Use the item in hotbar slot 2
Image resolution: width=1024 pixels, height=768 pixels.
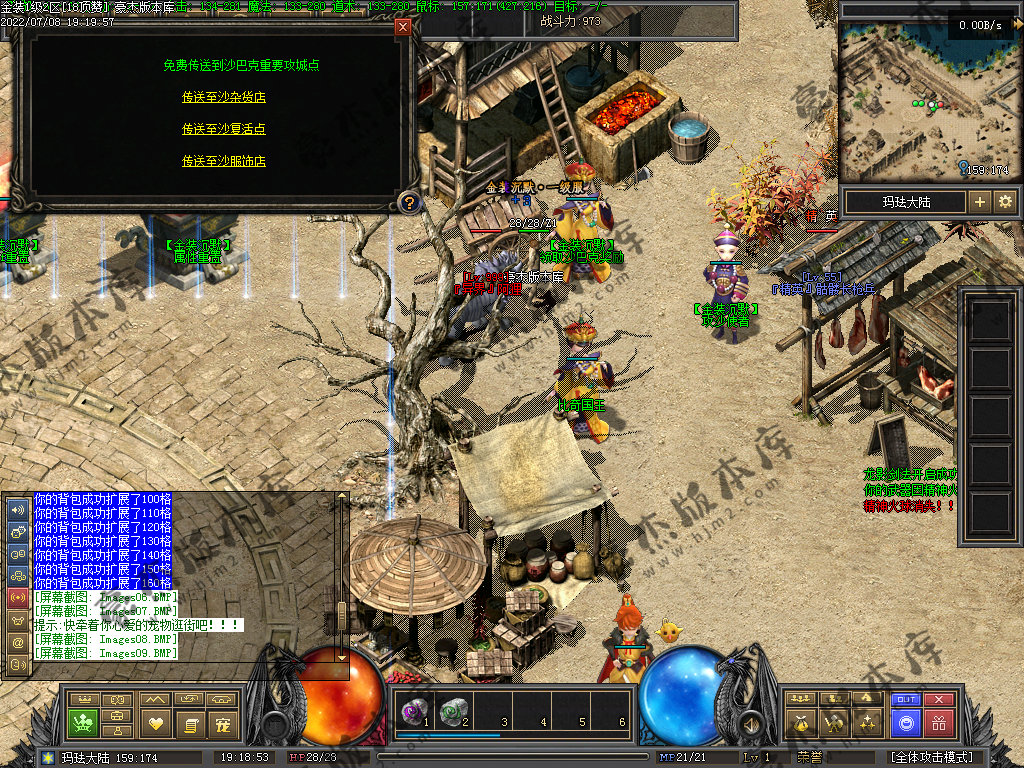[454, 711]
